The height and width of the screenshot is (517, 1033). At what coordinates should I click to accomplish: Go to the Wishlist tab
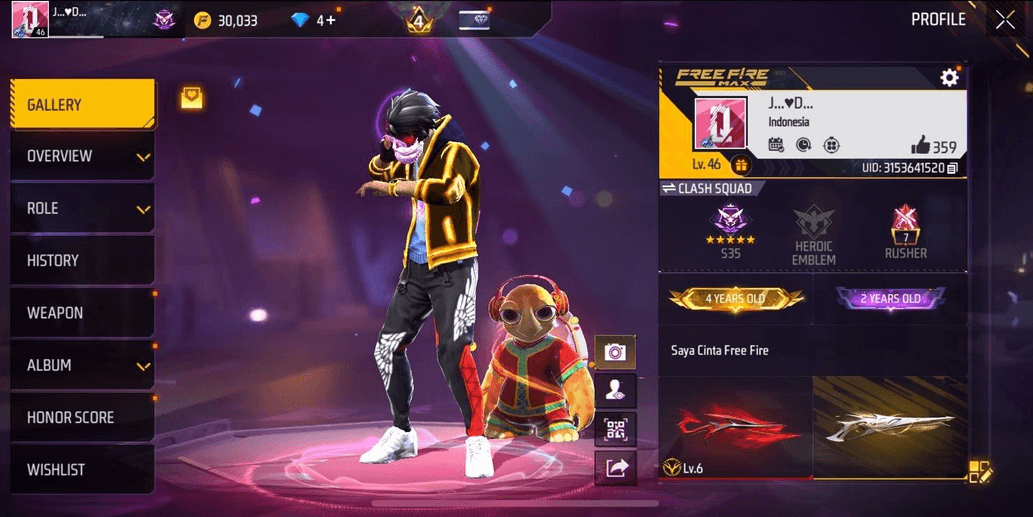coord(82,469)
